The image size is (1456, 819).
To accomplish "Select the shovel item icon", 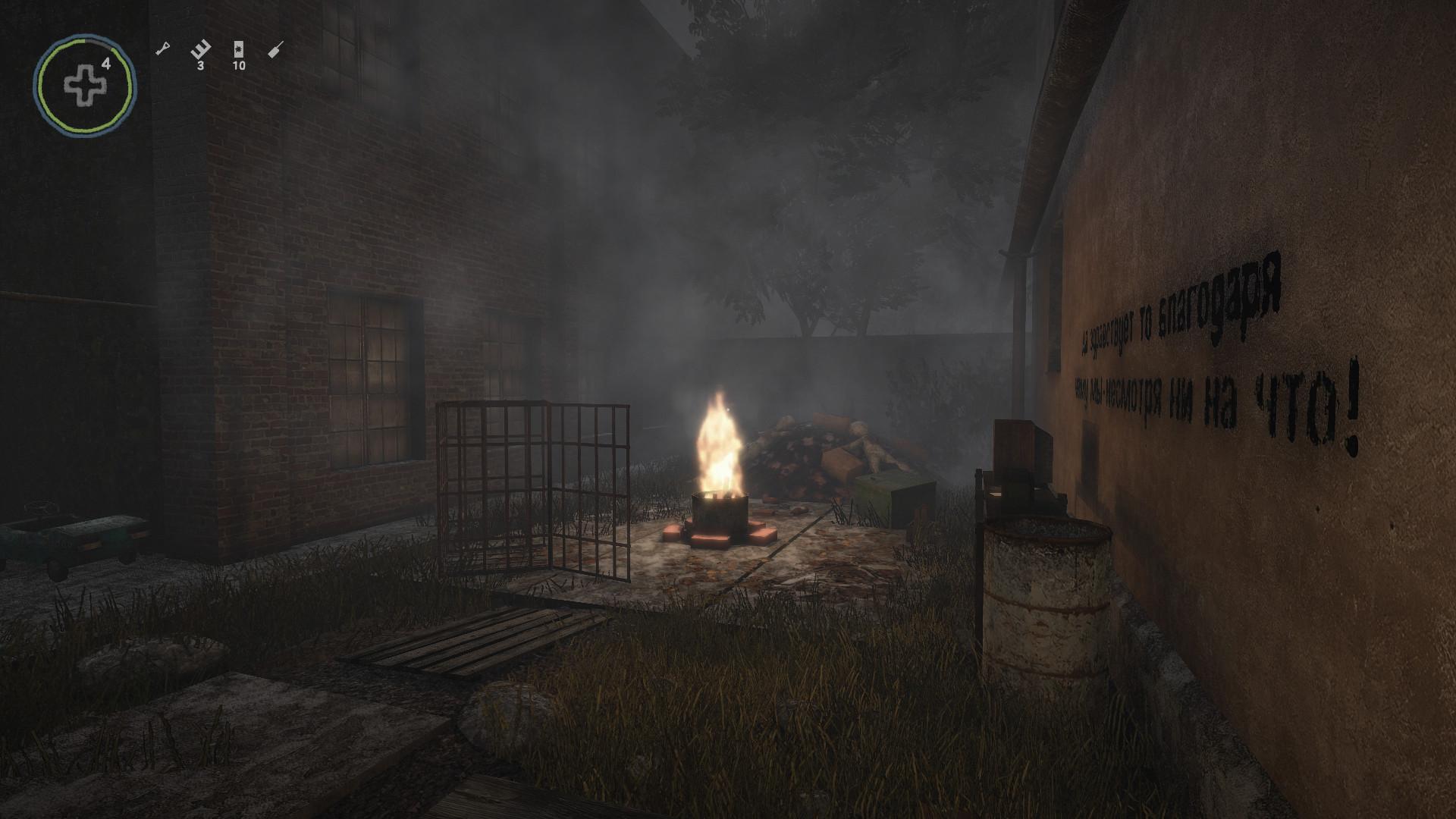I will [x=162, y=50].
